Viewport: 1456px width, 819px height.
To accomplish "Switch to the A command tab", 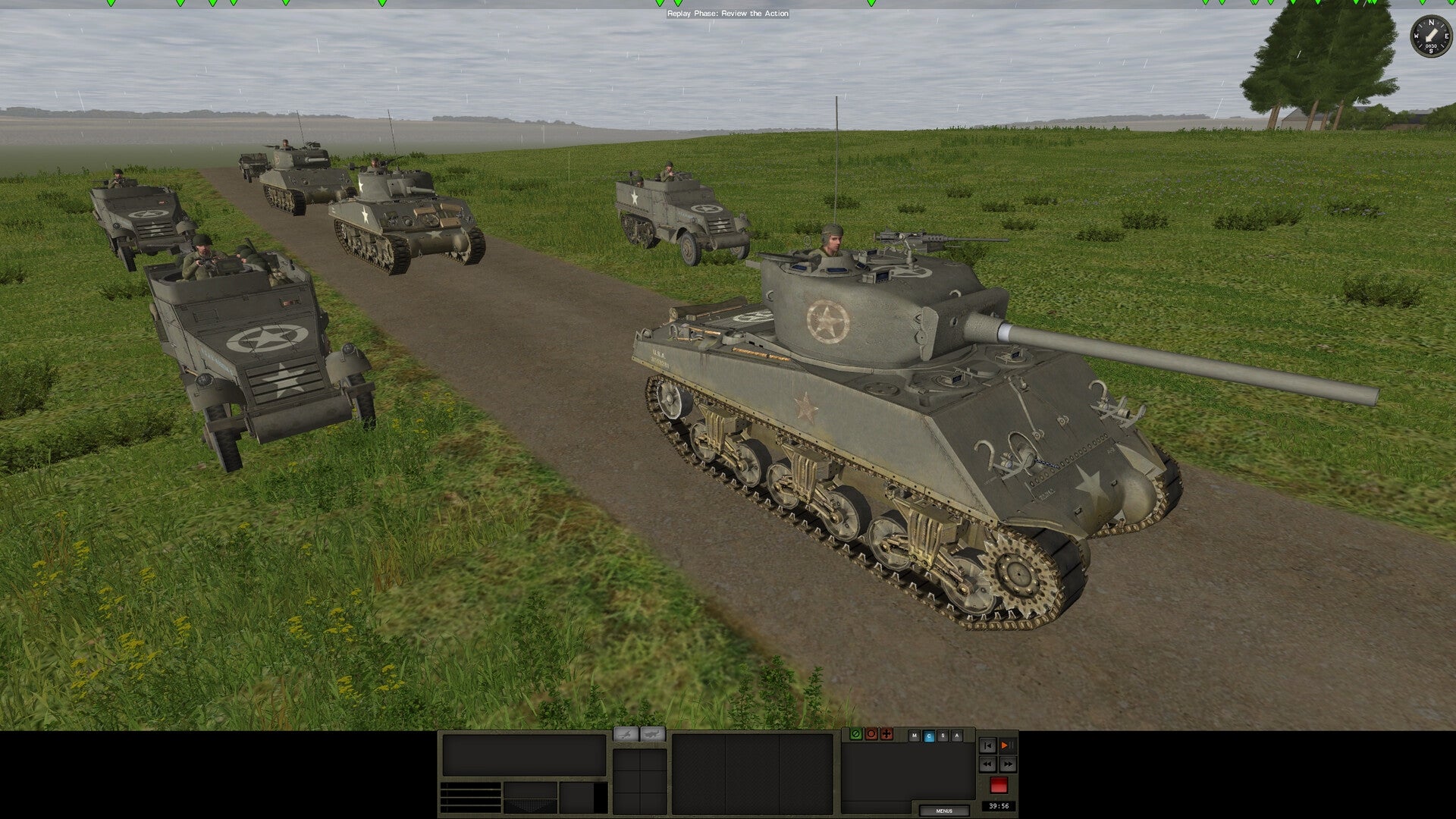I will (957, 736).
